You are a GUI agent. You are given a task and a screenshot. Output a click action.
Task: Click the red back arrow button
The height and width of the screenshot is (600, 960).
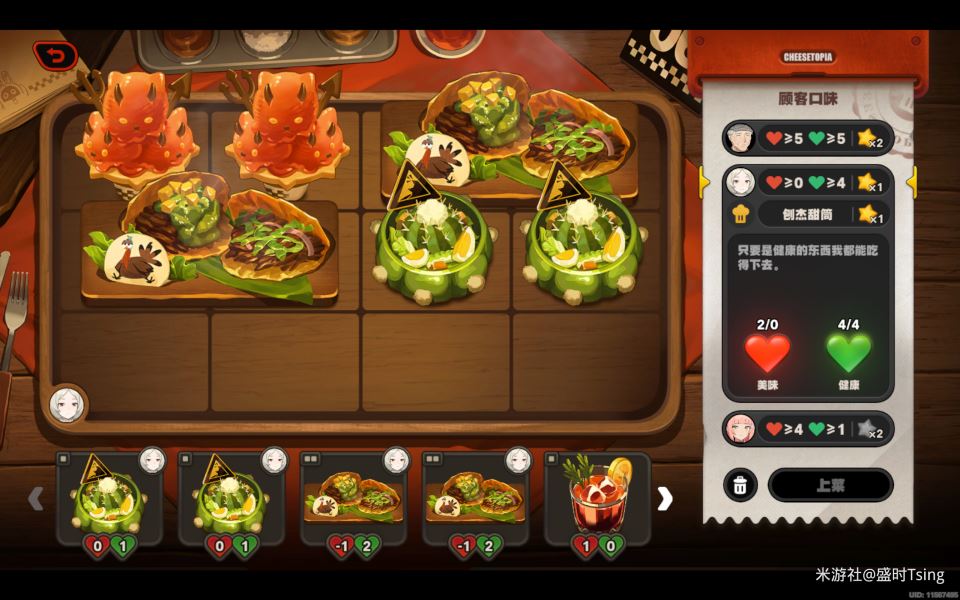pyautogui.click(x=55, y=56)
